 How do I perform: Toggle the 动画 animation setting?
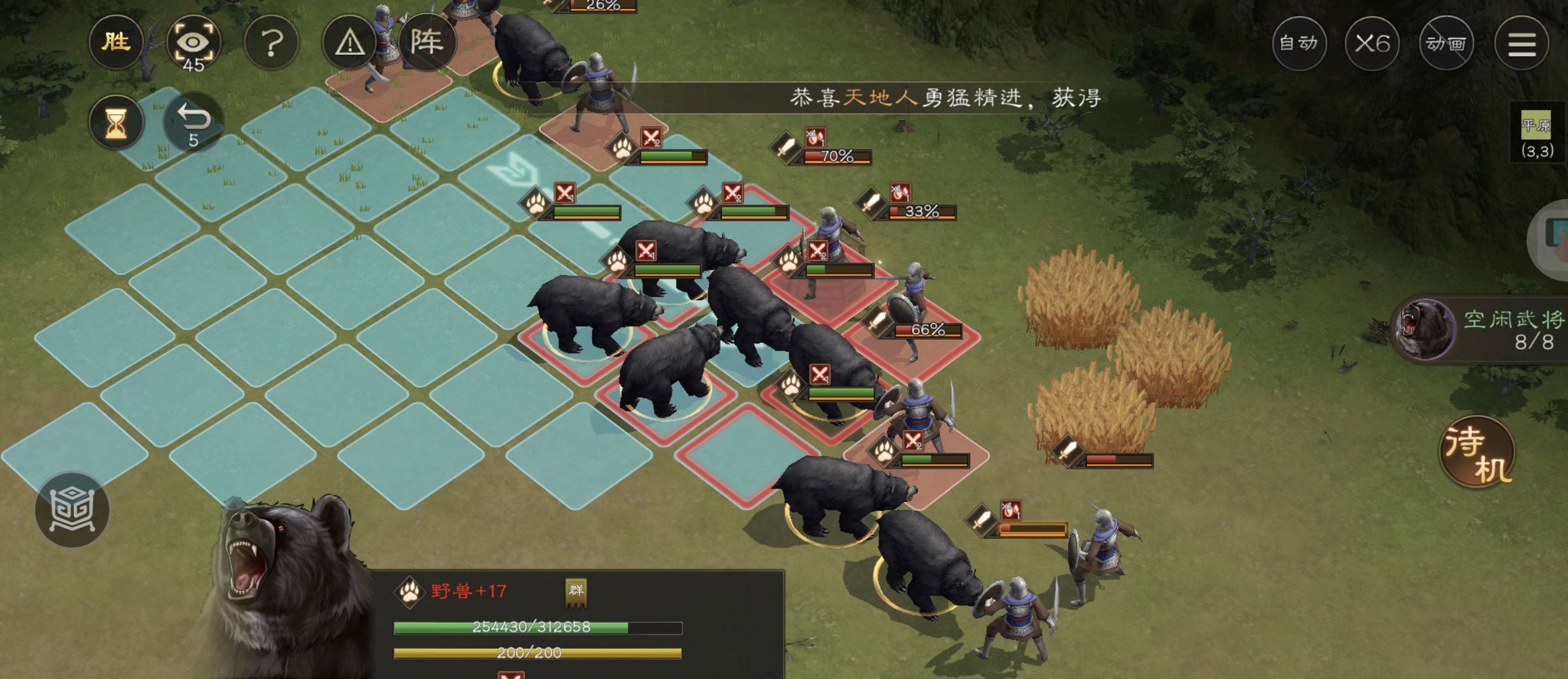pos(1446,43)
